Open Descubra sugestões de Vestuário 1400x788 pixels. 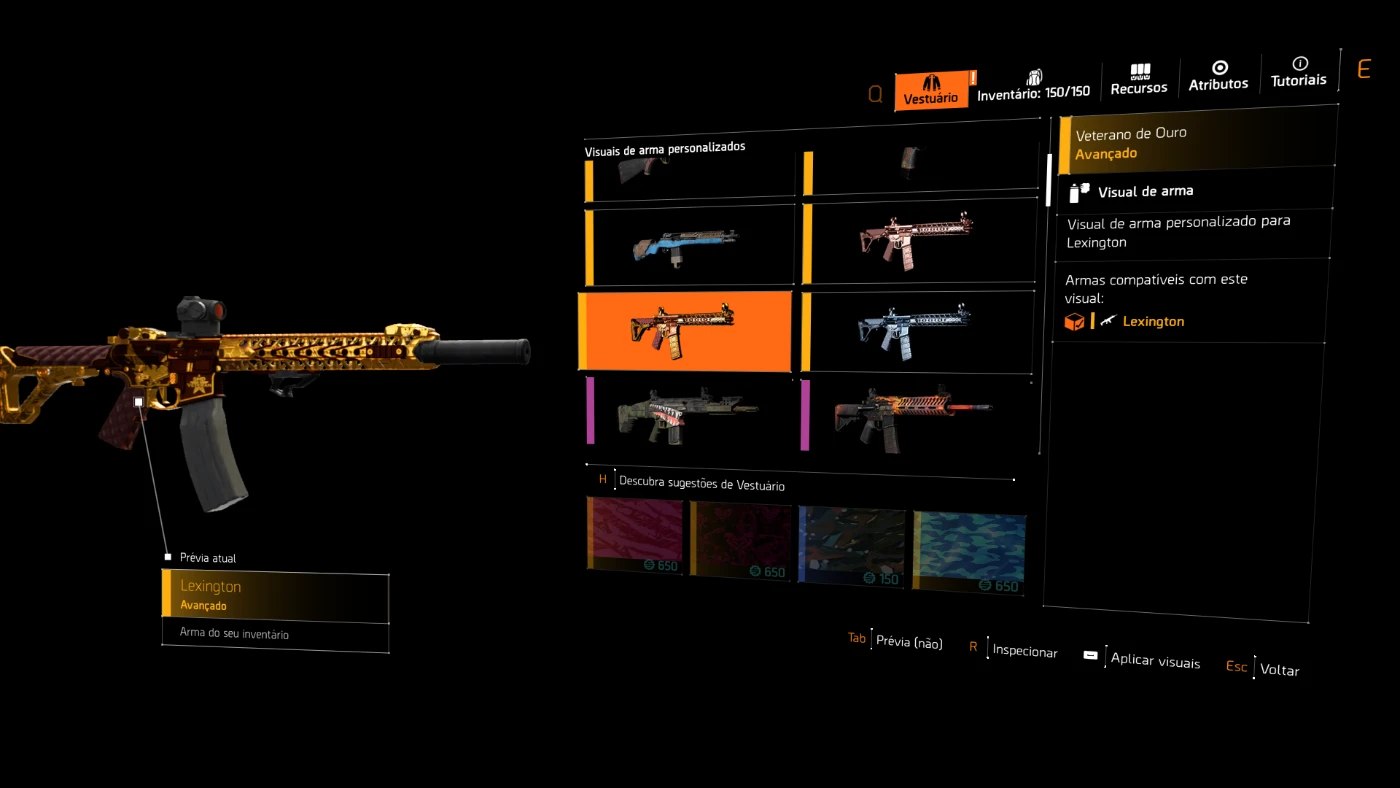[x=701, y=483]
